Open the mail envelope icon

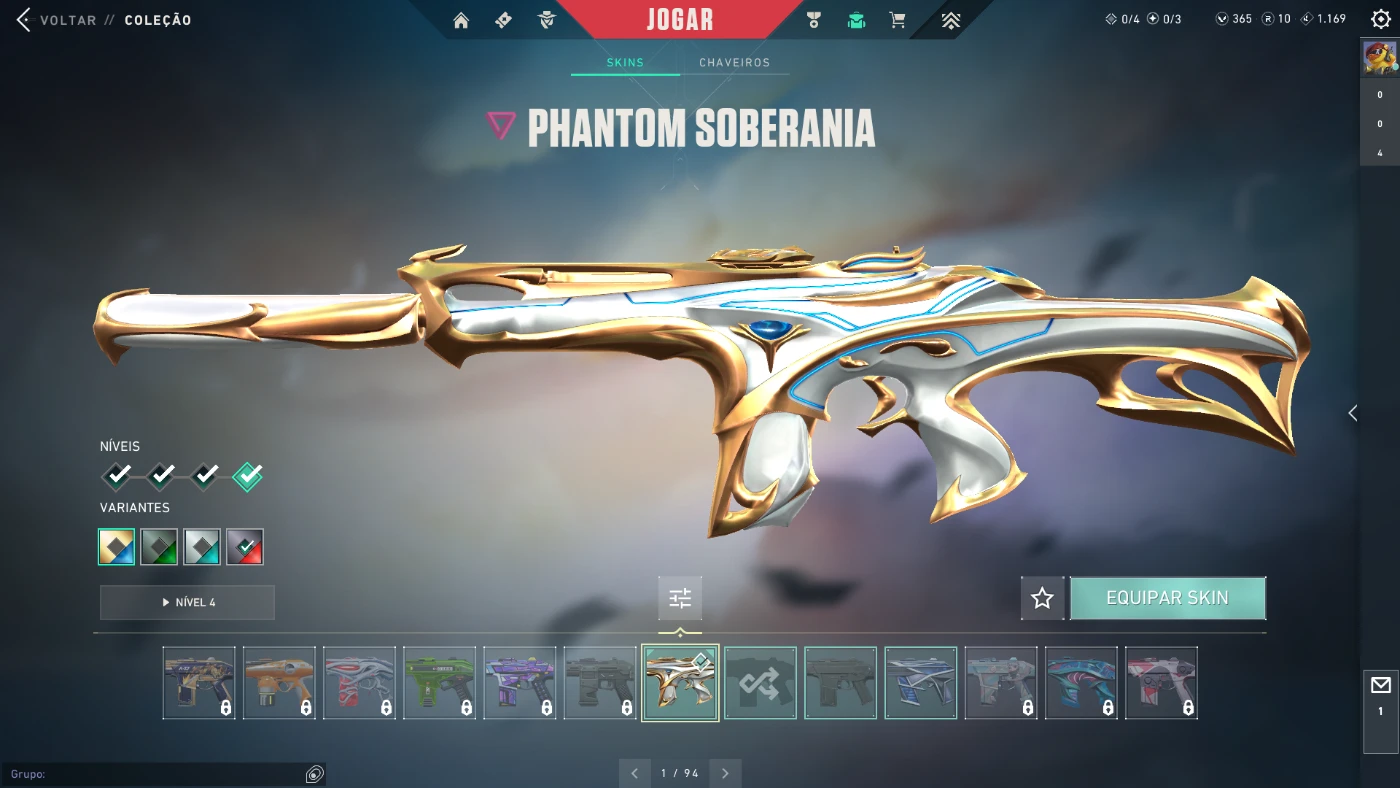pyautogui.click(x=1380, y=686)
